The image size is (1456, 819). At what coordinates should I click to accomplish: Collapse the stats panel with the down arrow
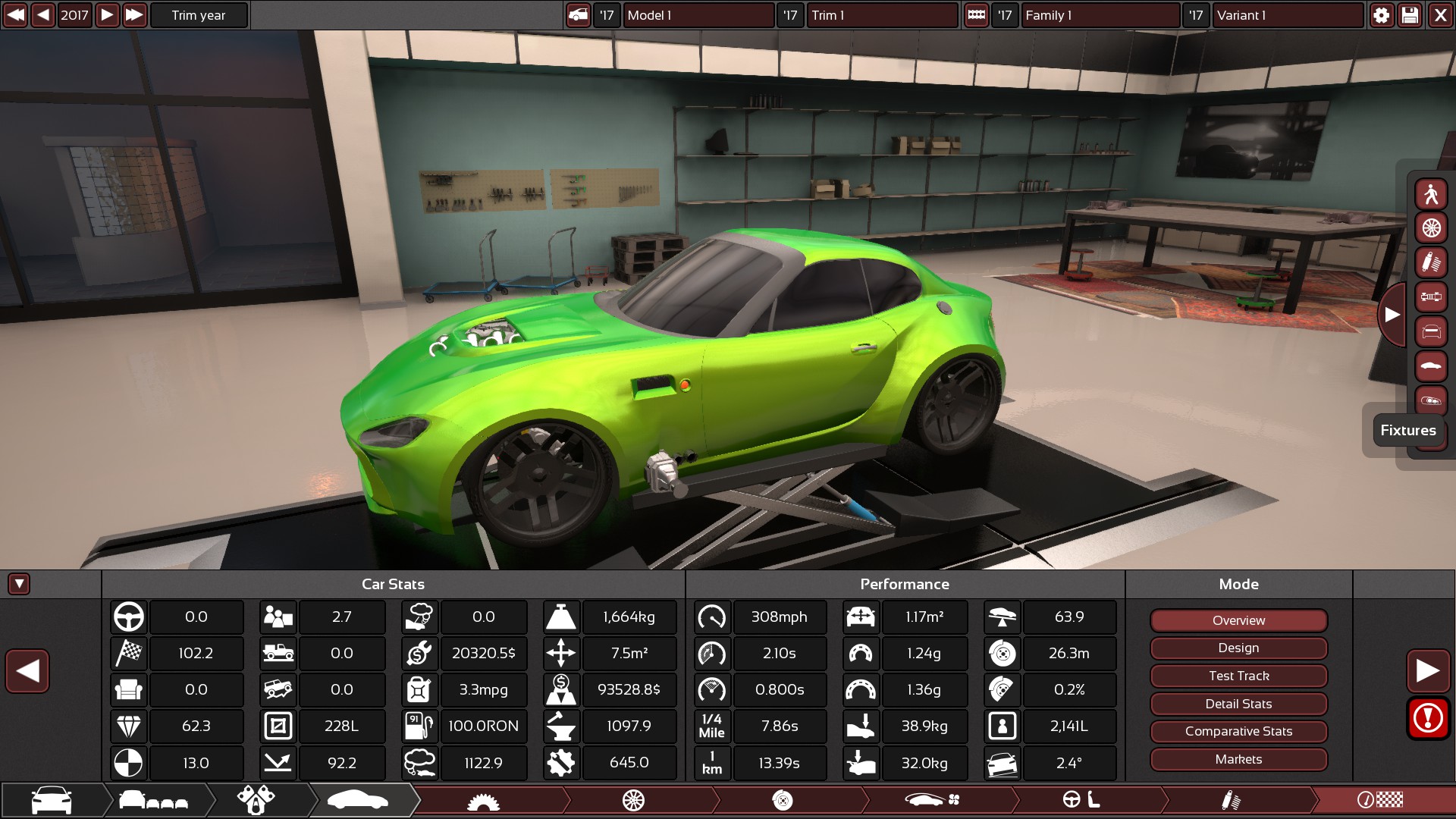[x=19, y=584]
